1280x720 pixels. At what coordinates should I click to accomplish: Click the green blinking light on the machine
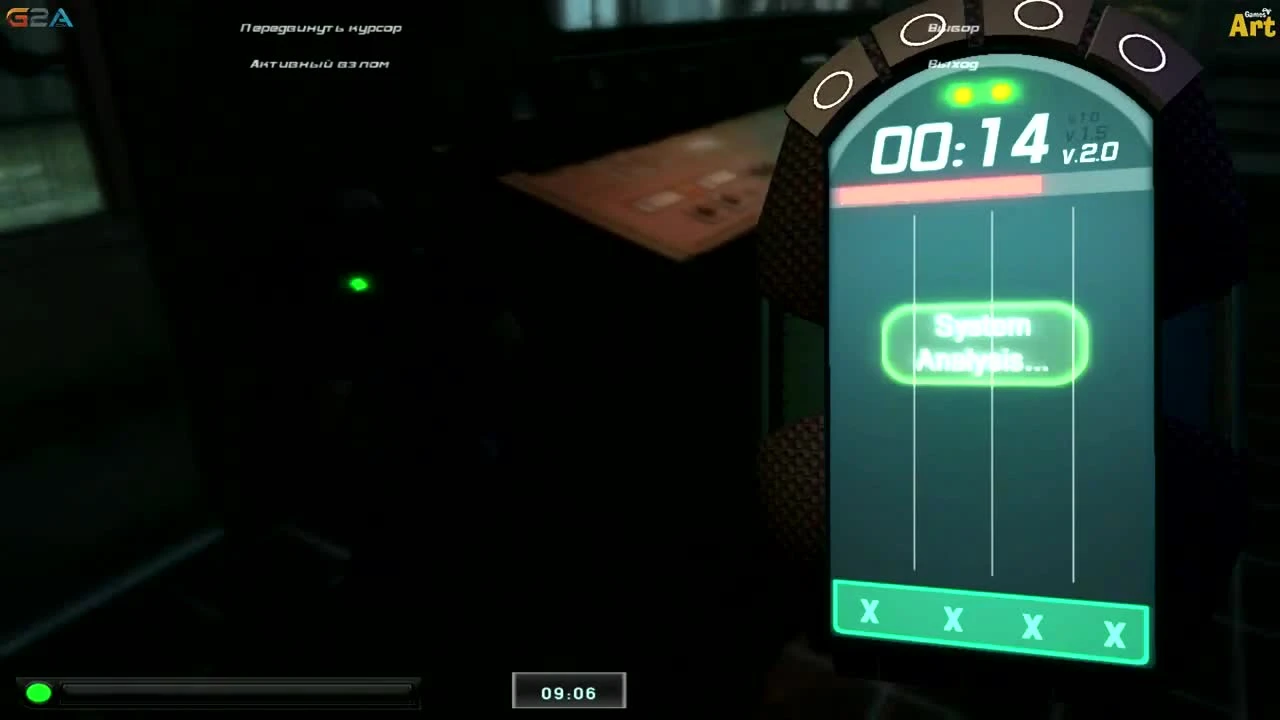pos(357,284)
